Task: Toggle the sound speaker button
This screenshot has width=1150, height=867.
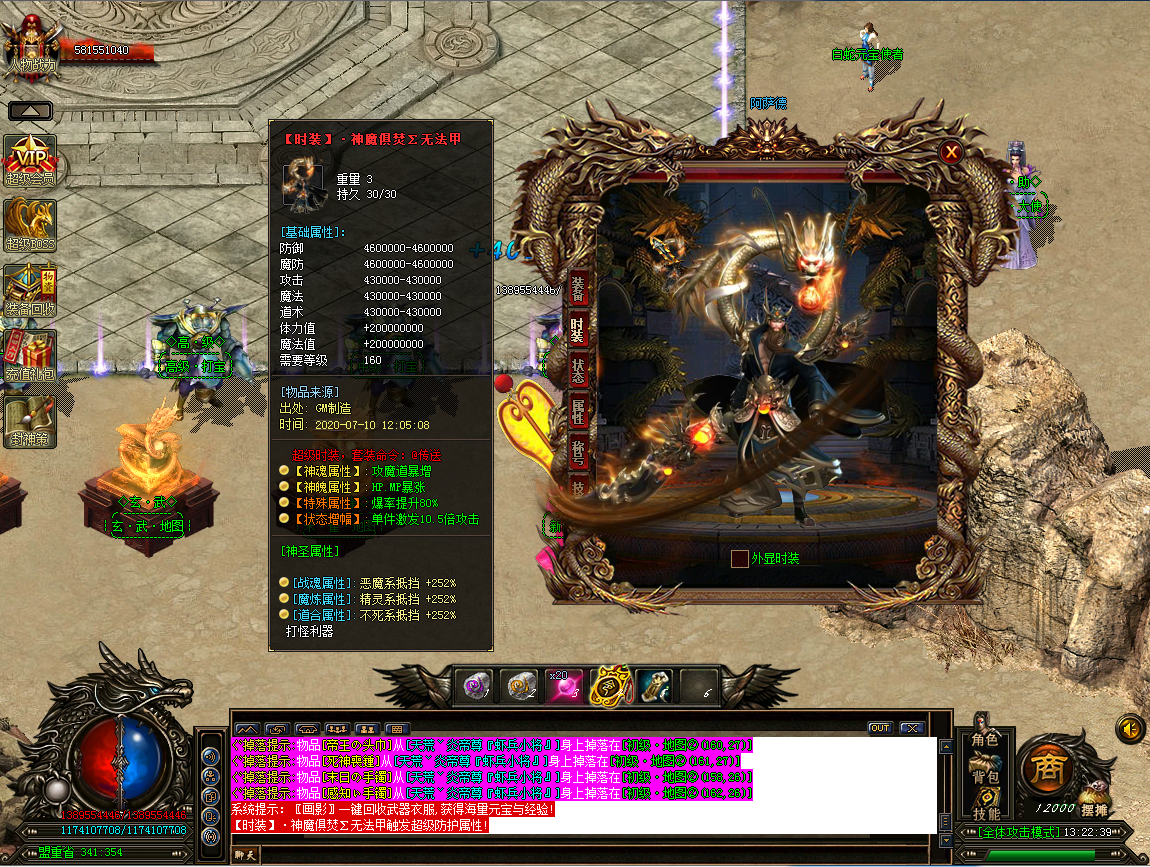Action: pyautogui.click(x=1130, y=728)
